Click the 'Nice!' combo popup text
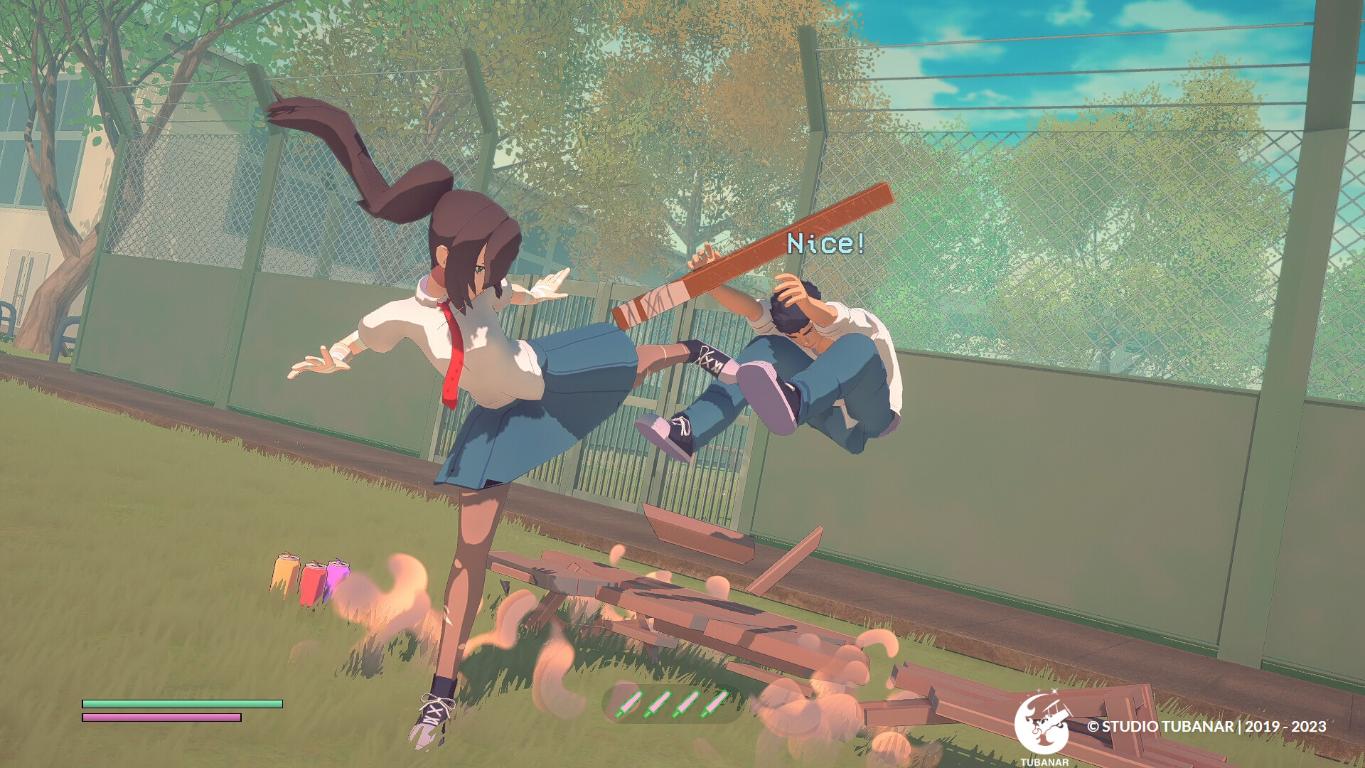Image resolution: width=1365 pixels, height=768 pixels. (x=824, y=242)
